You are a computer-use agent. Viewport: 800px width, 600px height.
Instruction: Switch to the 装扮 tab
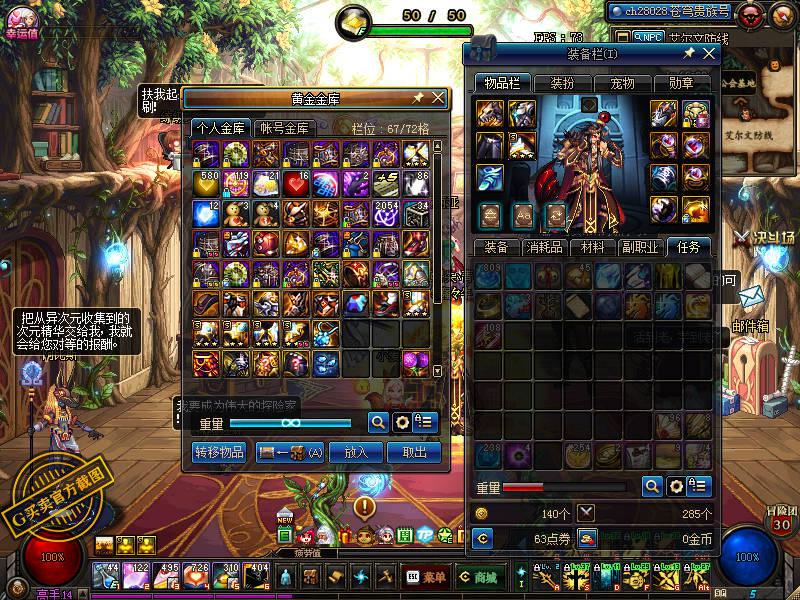[x=562, y=83]
